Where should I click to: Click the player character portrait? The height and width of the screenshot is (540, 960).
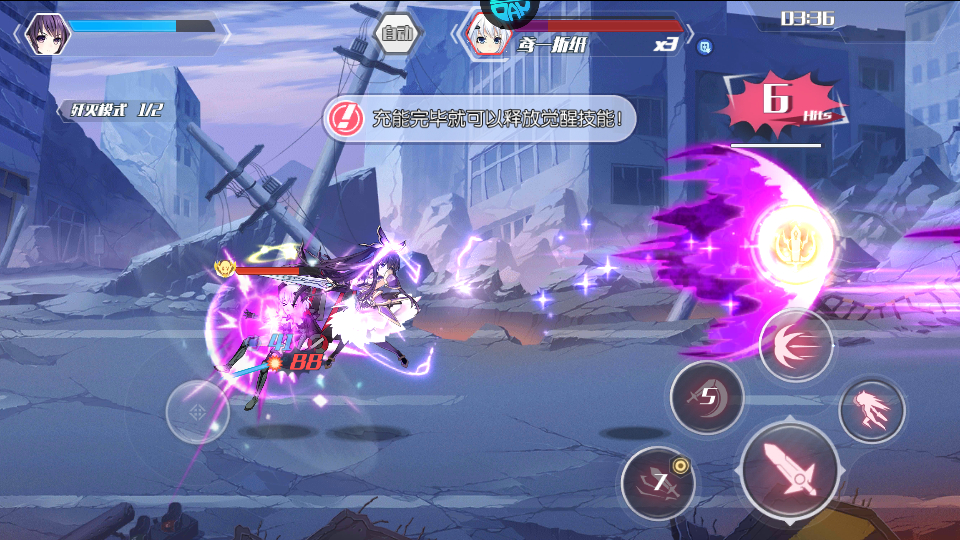[45, 33]
